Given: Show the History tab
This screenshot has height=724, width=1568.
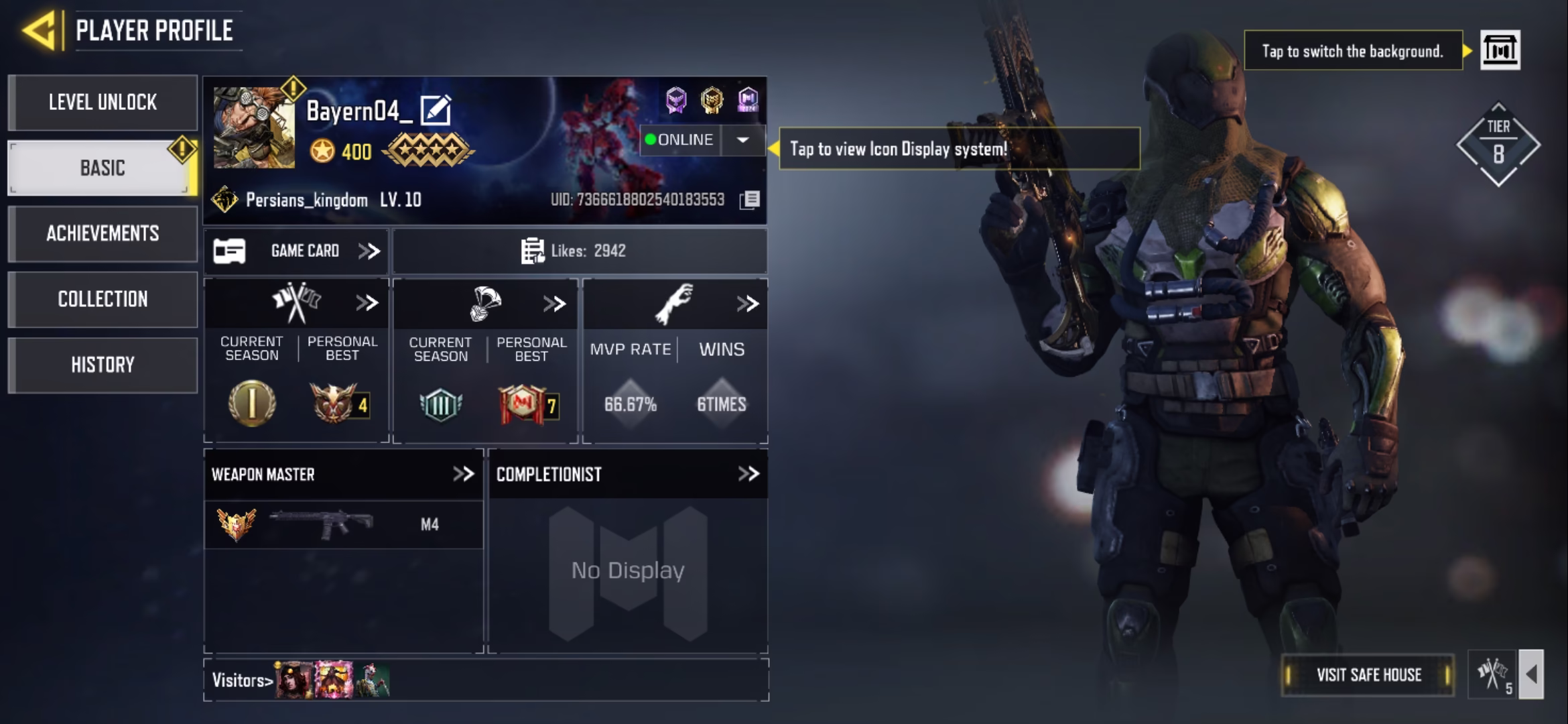Looking at the screenshot, I should 103,365.
